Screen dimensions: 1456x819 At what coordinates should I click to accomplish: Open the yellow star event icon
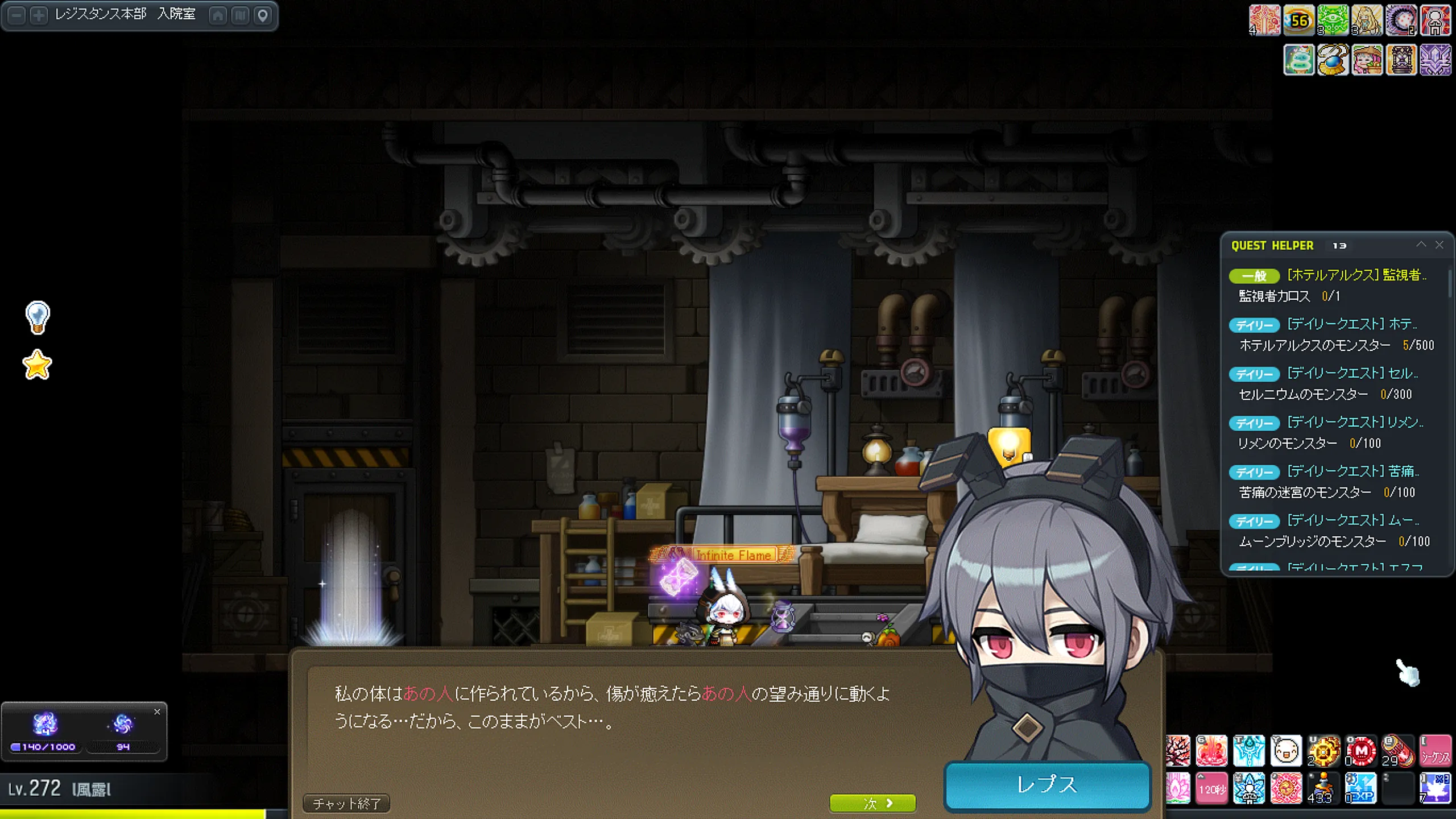(38, 365)
